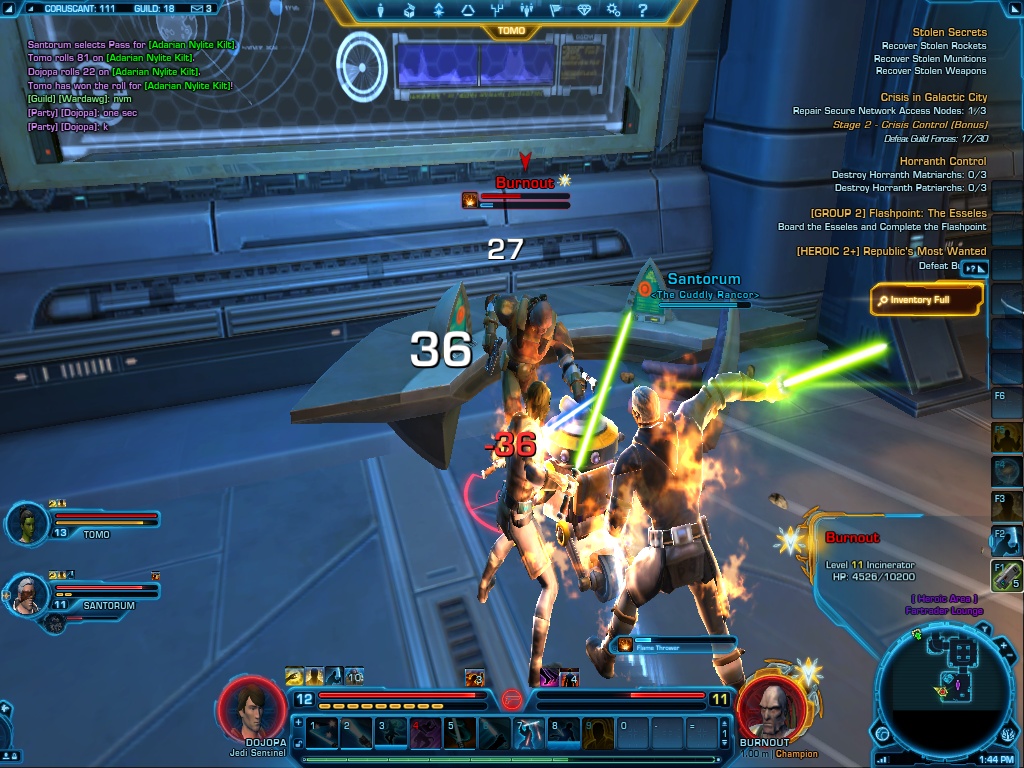Open the guild flag icon in top menu
1024x768 pixels.
[555, 11]
